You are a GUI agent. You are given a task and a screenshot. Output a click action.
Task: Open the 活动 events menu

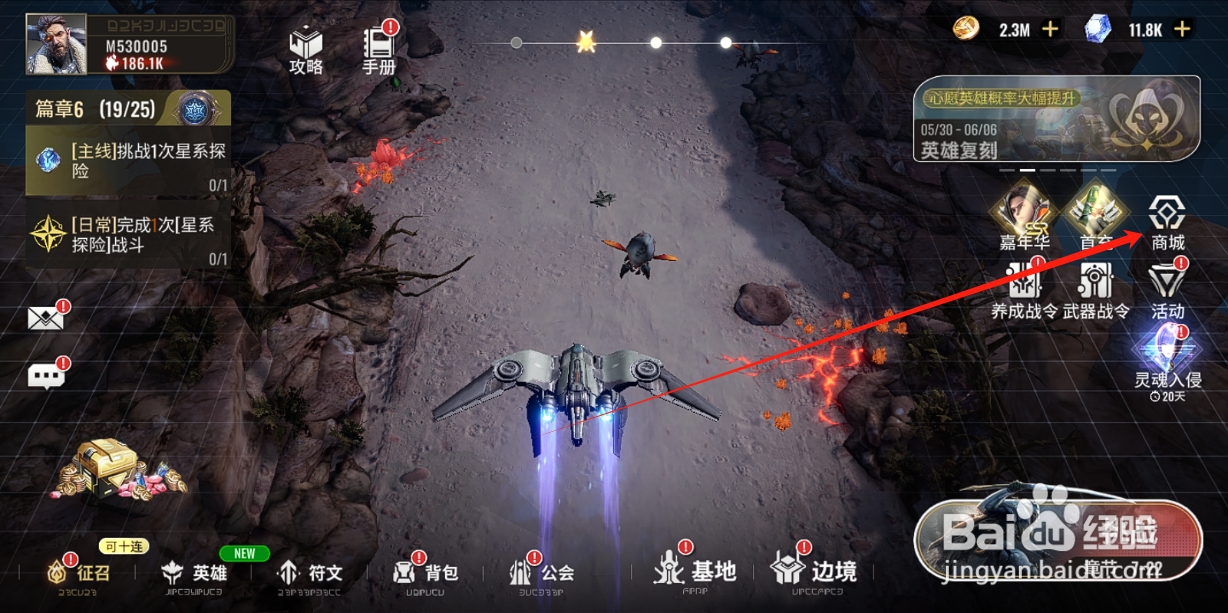click(x=1167, y=290)
